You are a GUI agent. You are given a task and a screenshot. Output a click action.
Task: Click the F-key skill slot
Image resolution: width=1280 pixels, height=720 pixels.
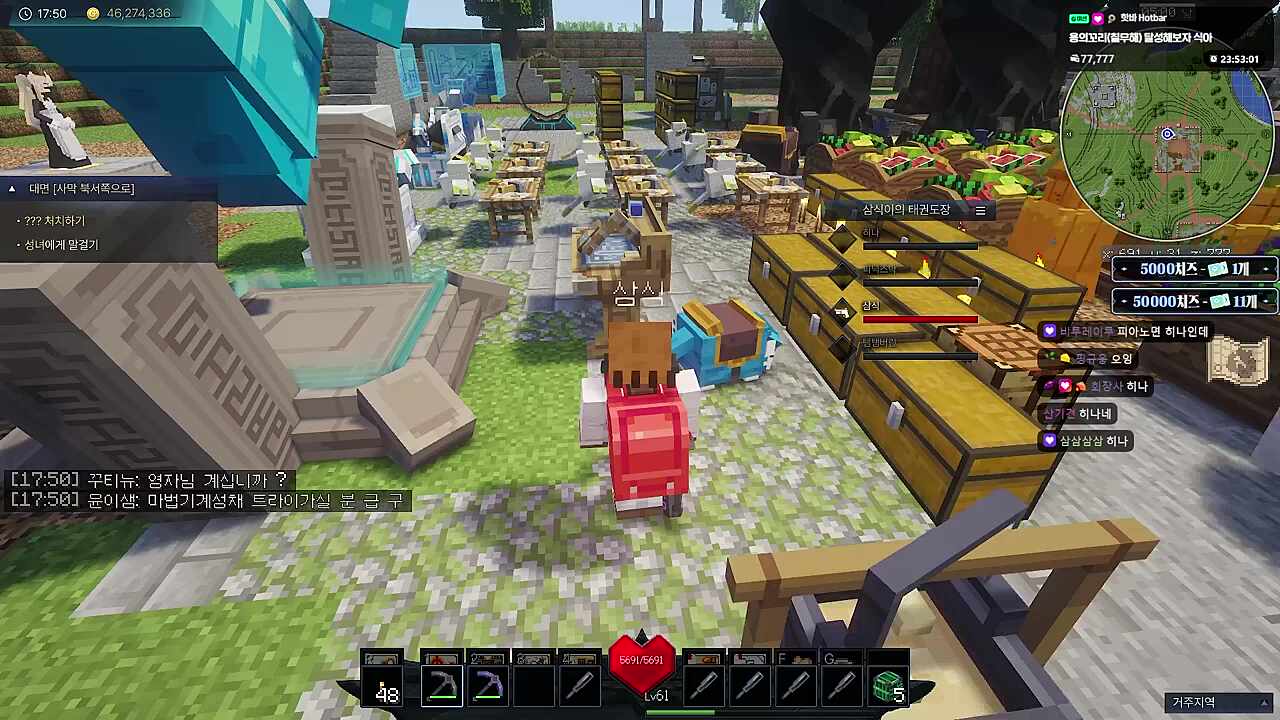794,680
